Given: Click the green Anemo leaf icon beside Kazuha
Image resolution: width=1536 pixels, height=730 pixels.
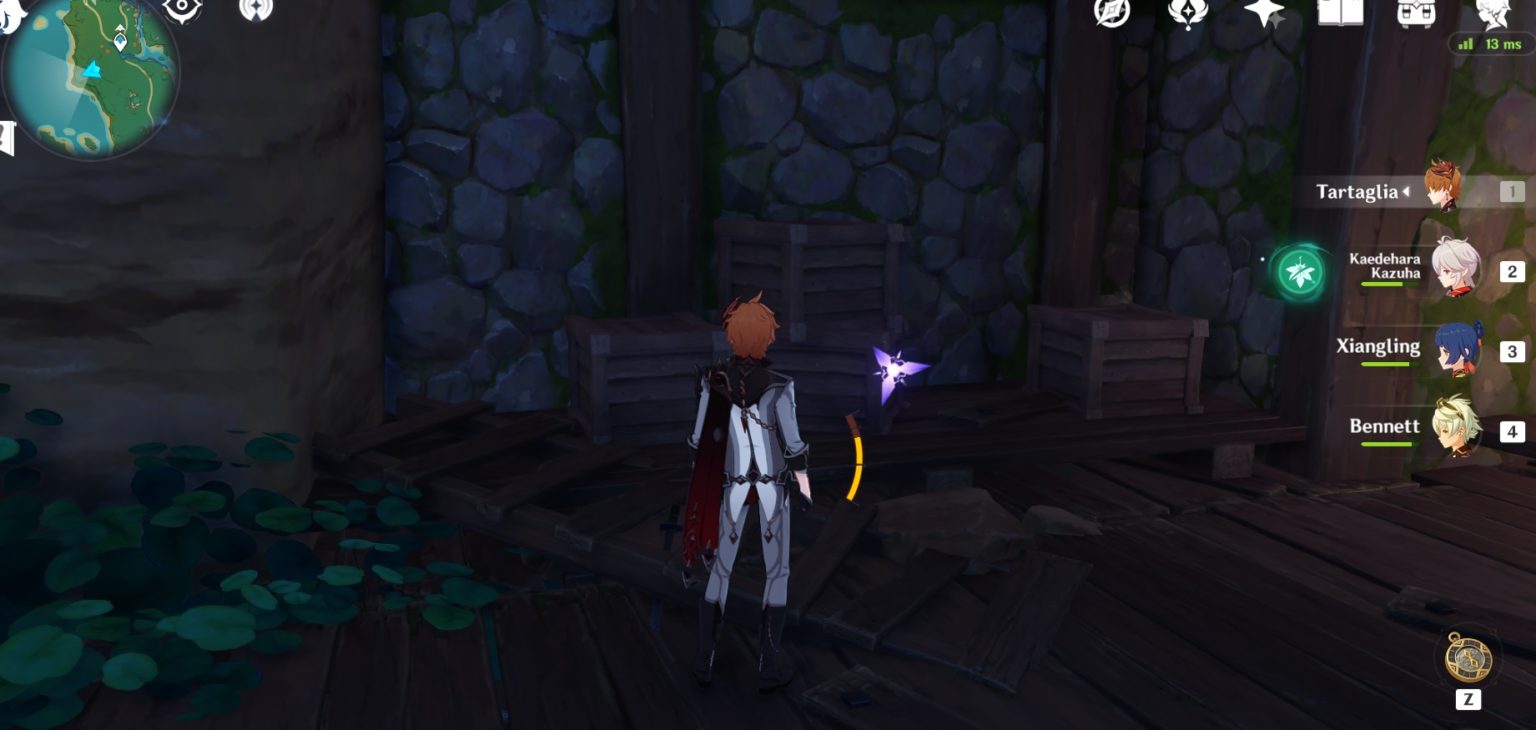Looking at the screenshot, I should point(1300,272).
